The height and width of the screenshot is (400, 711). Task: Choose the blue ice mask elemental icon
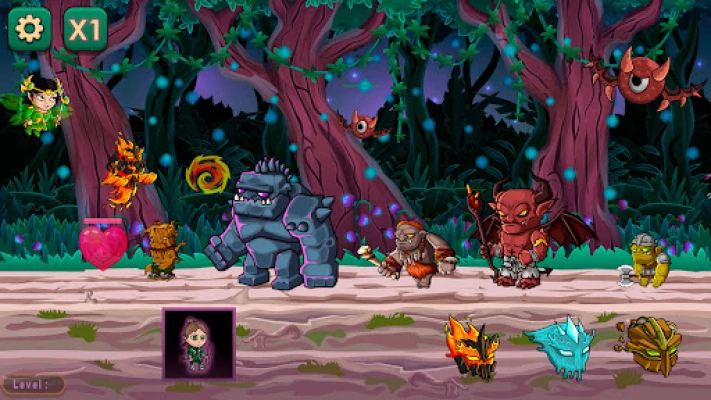tap(560, 348)
